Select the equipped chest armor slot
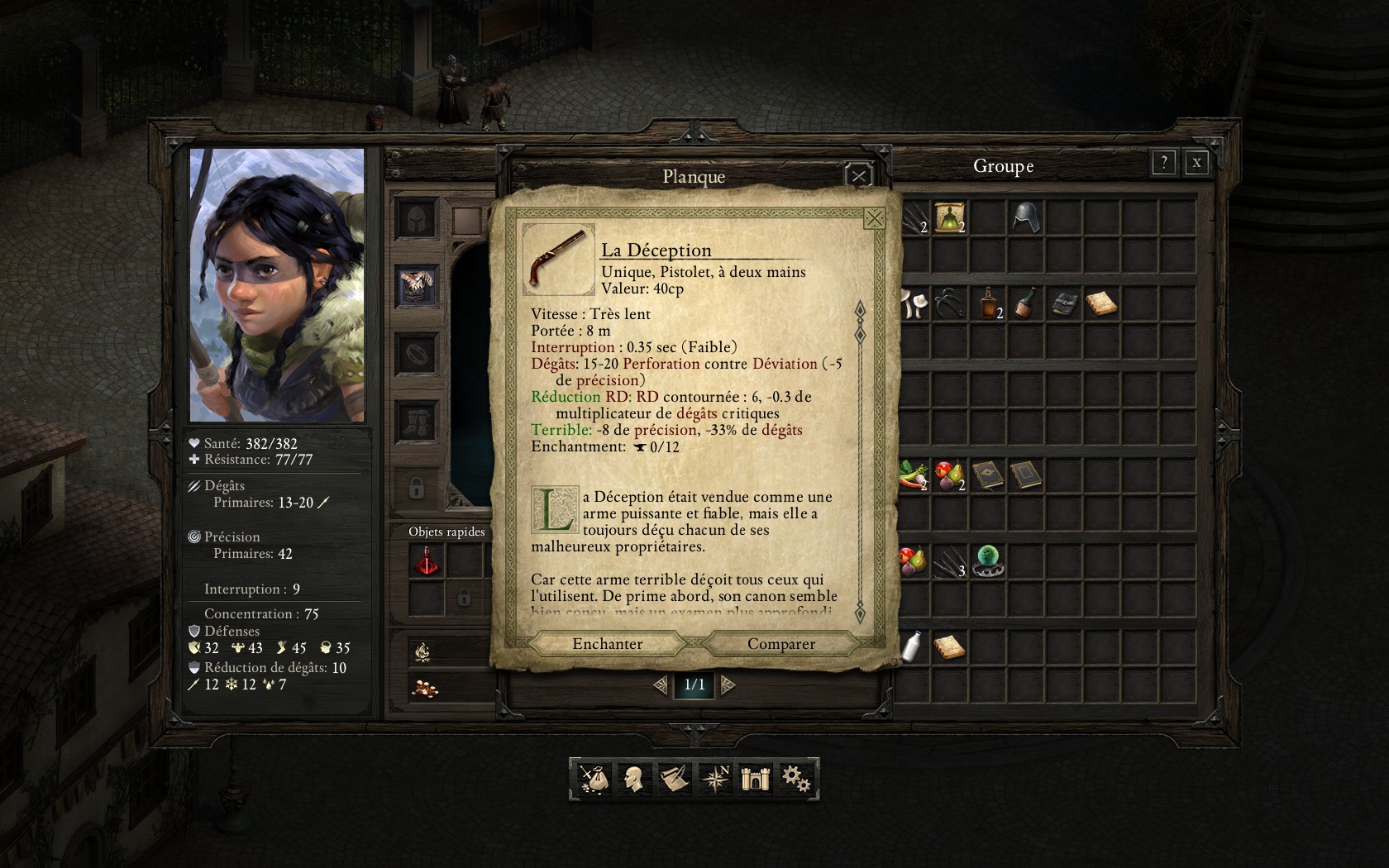 pyautogui.click(x=418, y=286)
